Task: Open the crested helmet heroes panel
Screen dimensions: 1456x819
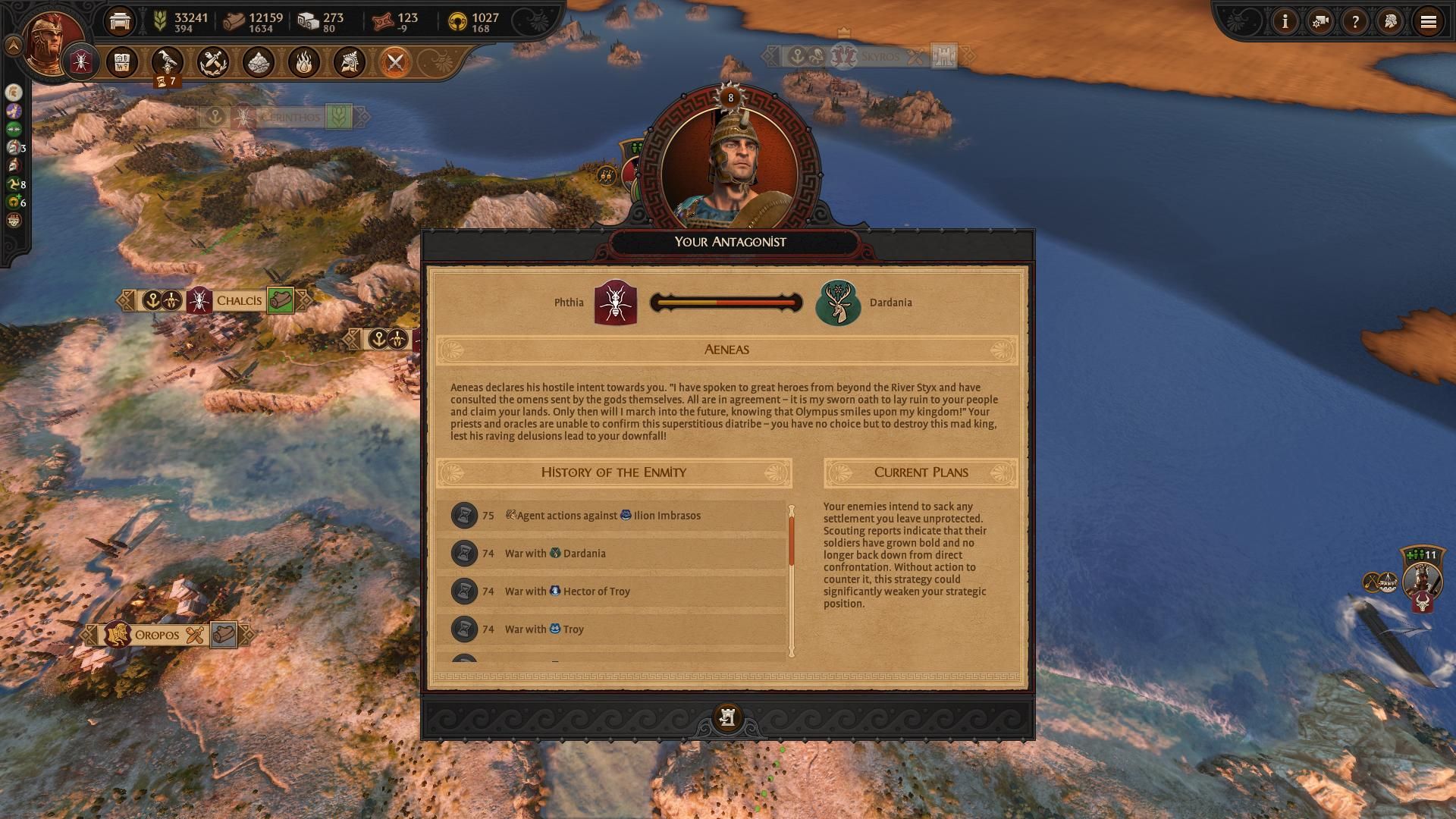Action: click(x=350, y=62)
